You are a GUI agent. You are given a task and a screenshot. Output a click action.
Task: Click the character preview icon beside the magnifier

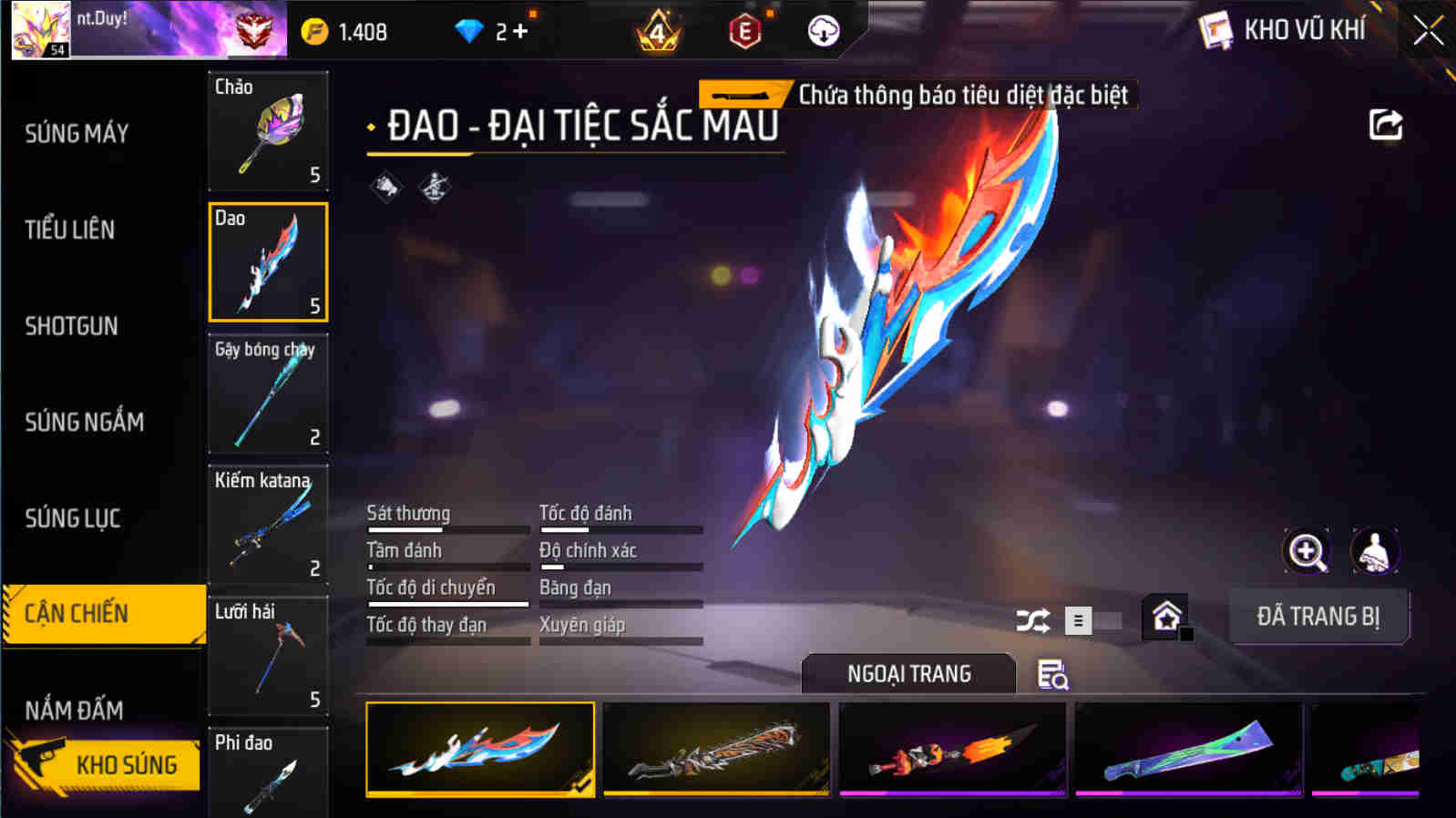pos(1374,549)
